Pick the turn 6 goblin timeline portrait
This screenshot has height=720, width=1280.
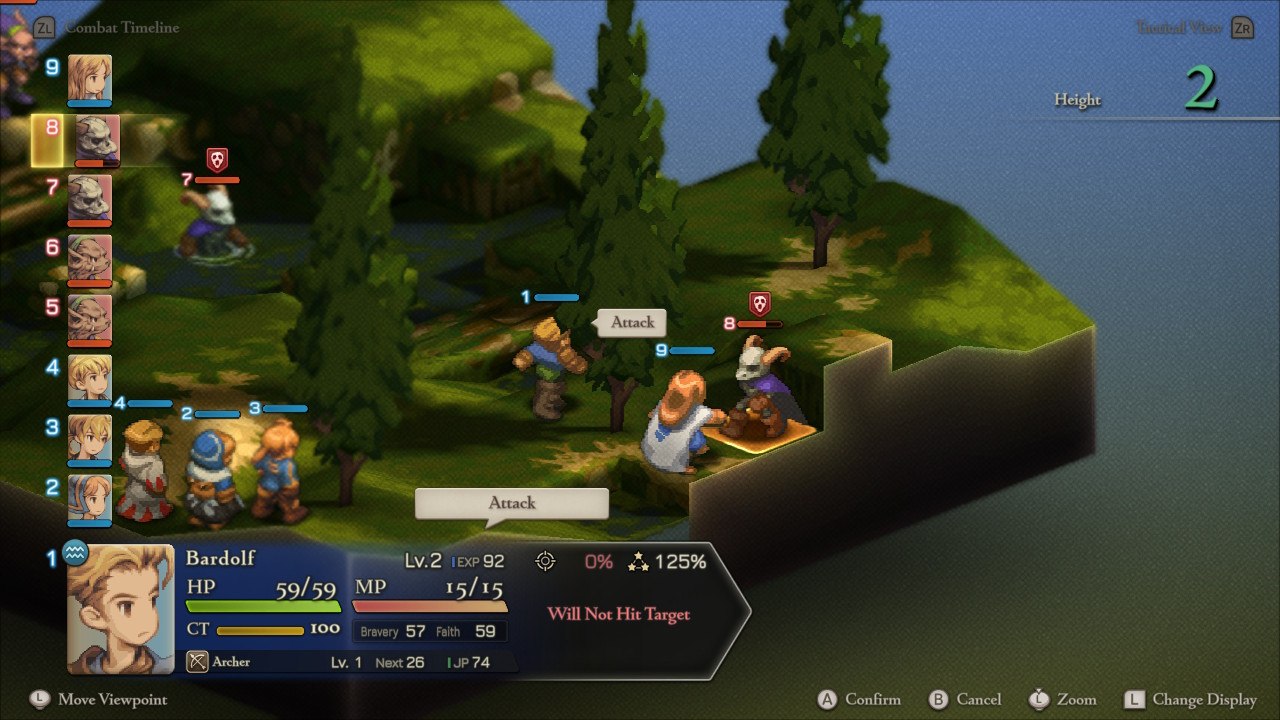coord(90,259)
